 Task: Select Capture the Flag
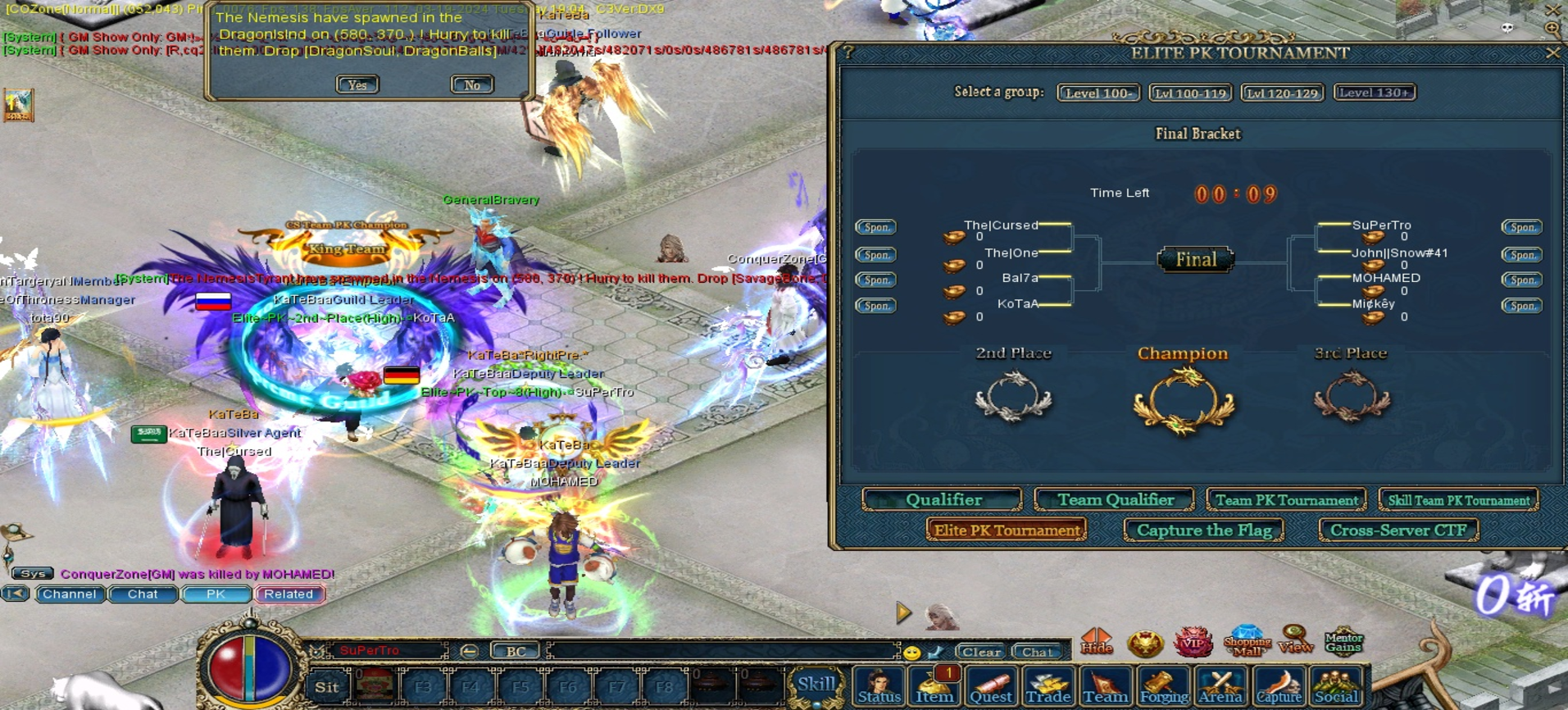pyautogui.click(x=1203, y=530)
